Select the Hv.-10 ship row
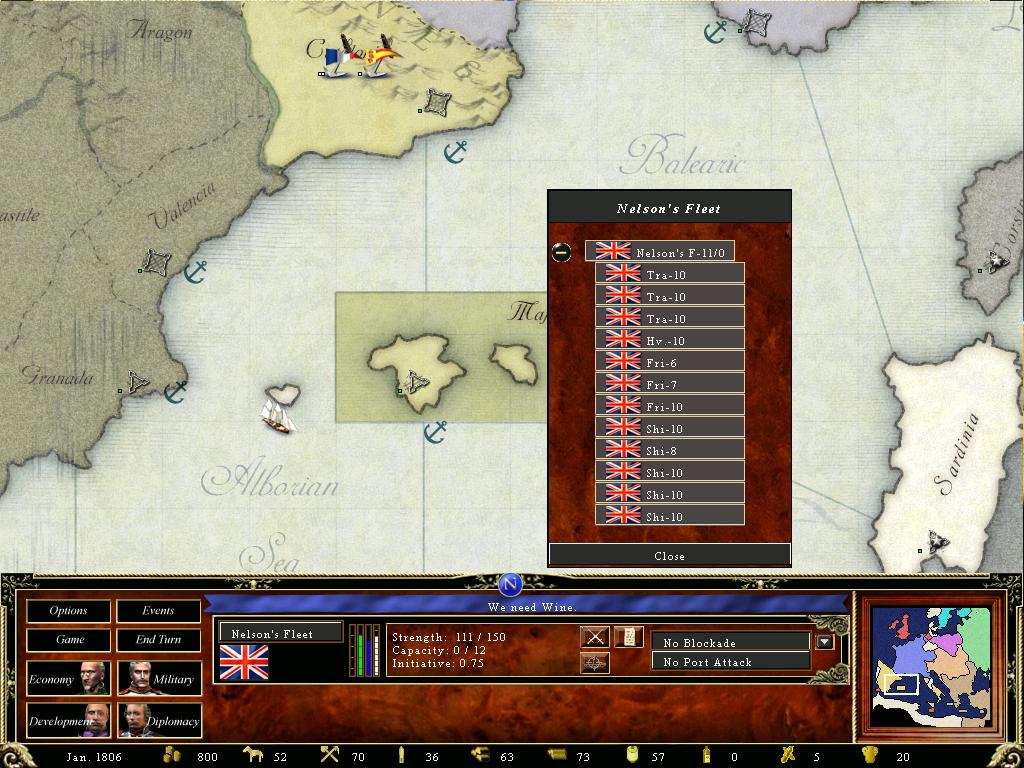 click(669, 340)
